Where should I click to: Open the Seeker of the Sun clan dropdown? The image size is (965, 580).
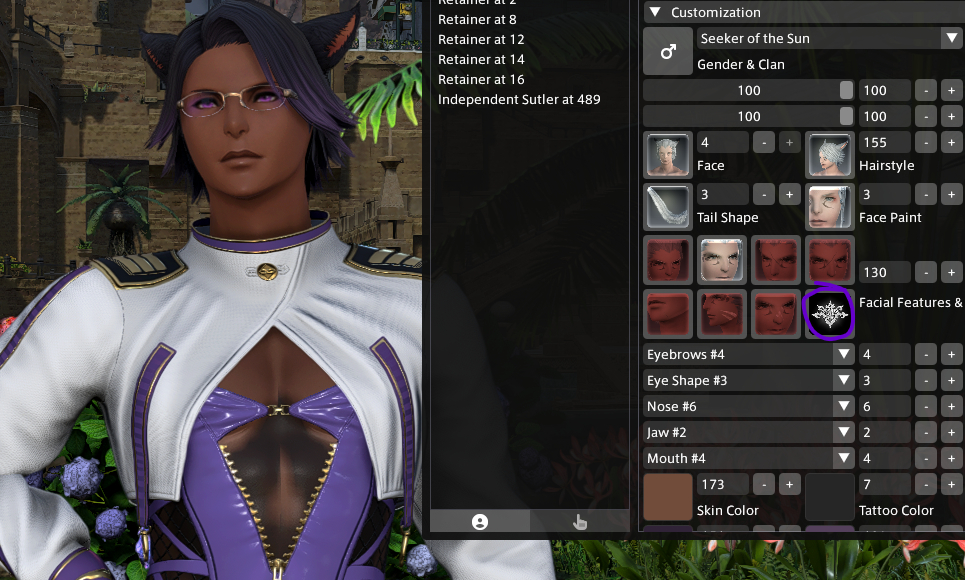pyautogui.click(x=829, y=39)
